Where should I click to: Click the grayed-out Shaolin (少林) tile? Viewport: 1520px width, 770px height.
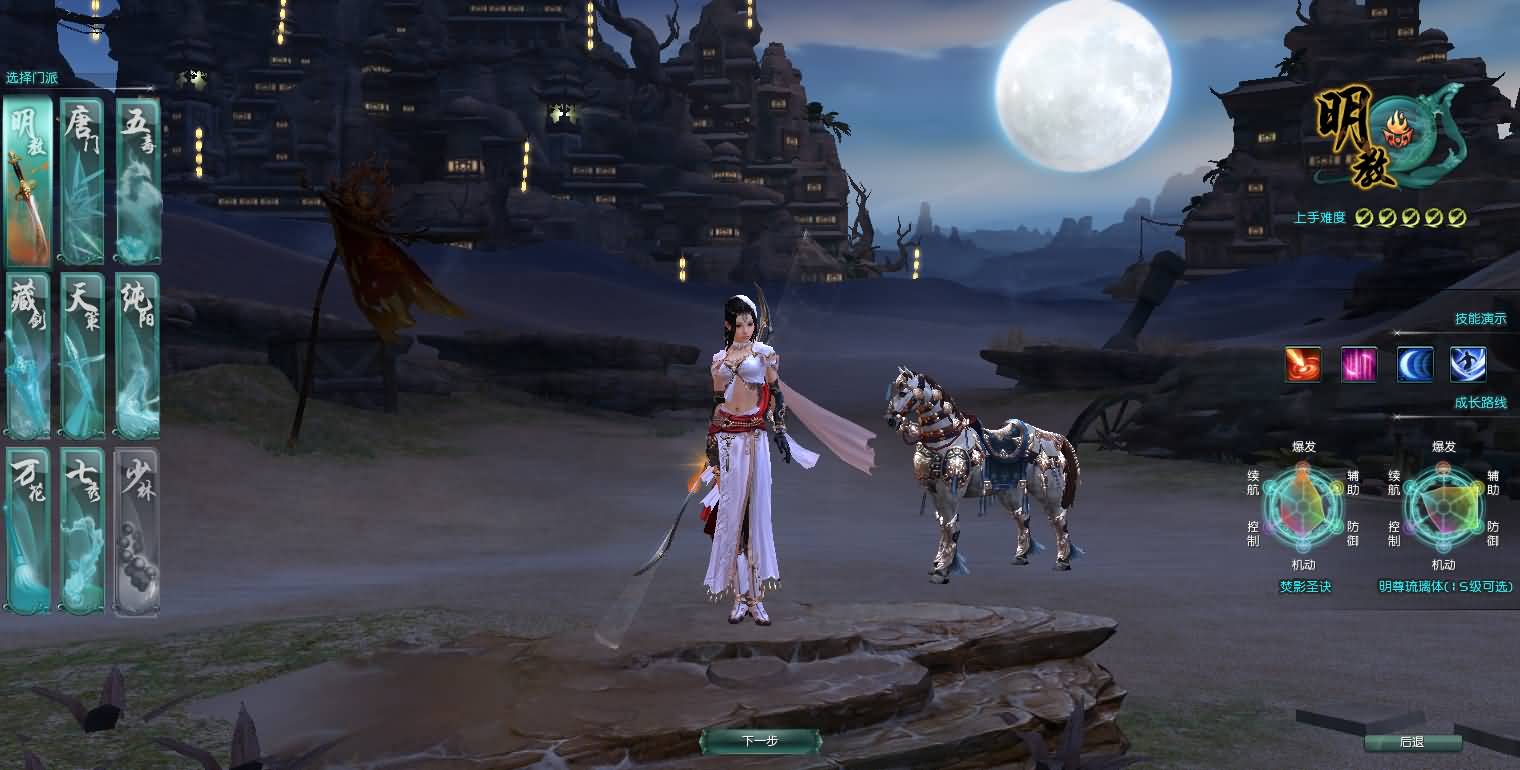pos(137,530)
